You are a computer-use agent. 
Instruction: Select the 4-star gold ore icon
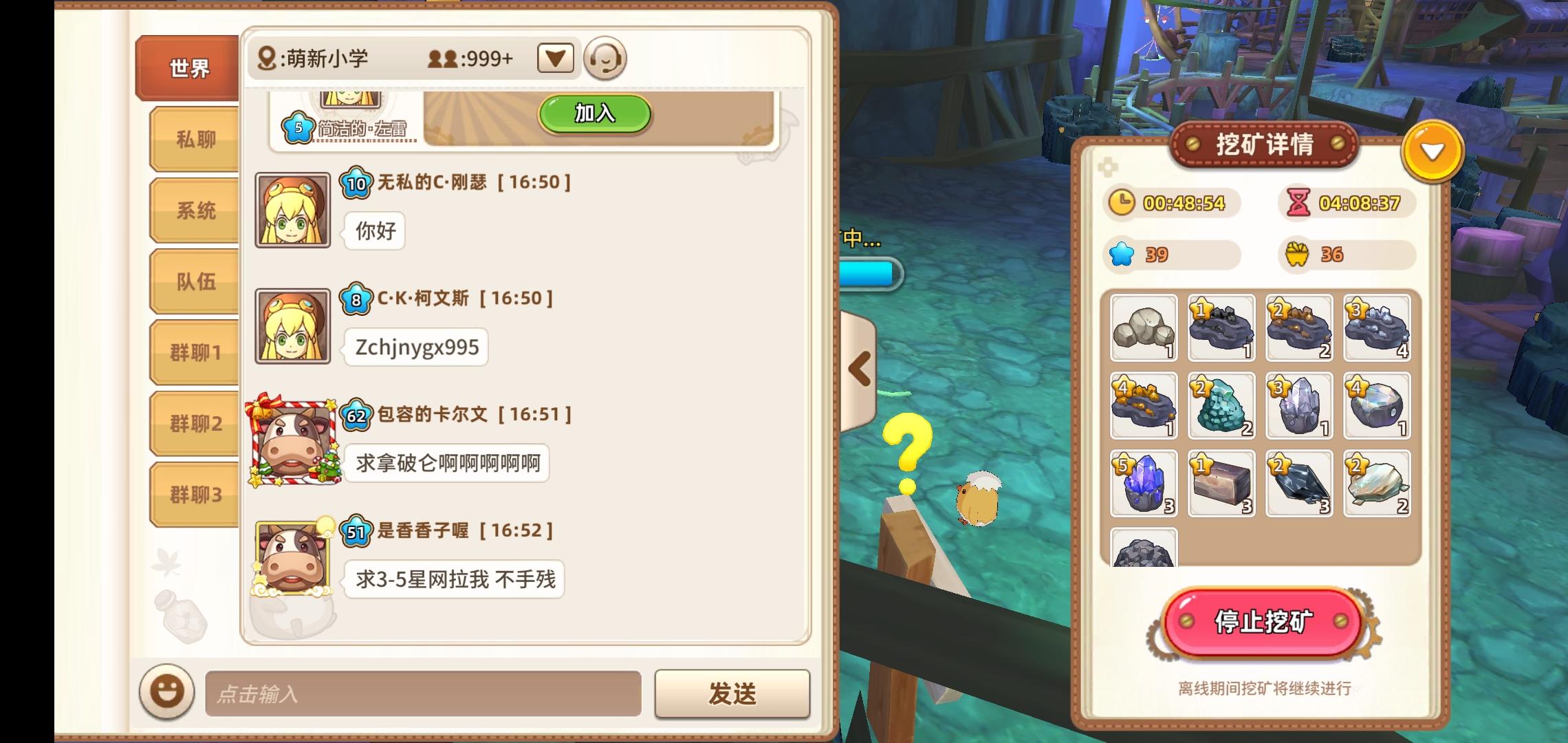tap(1142, 407)
